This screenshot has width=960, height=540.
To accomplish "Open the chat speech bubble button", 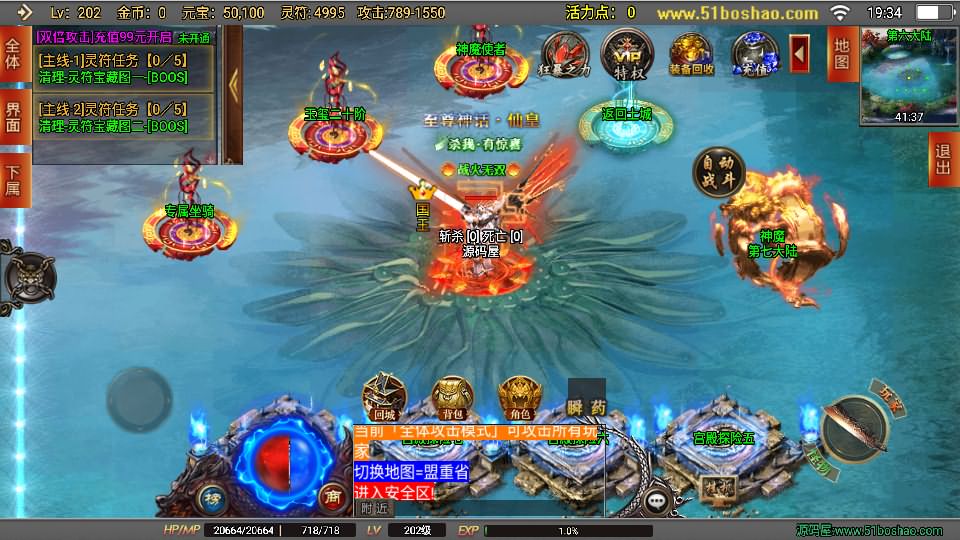I will pyautogui.click(x=657, y=501).
